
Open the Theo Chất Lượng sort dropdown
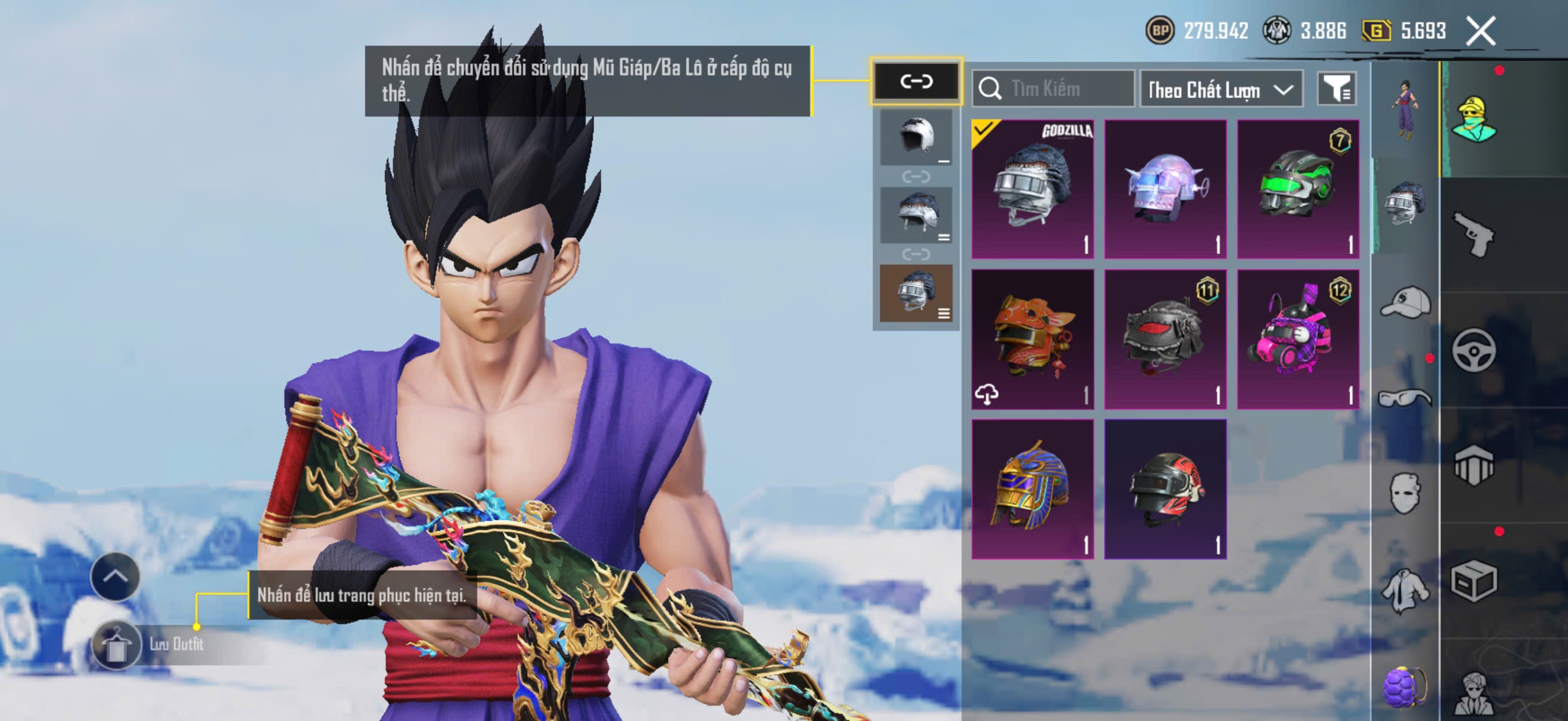[x=1221, y=90]
